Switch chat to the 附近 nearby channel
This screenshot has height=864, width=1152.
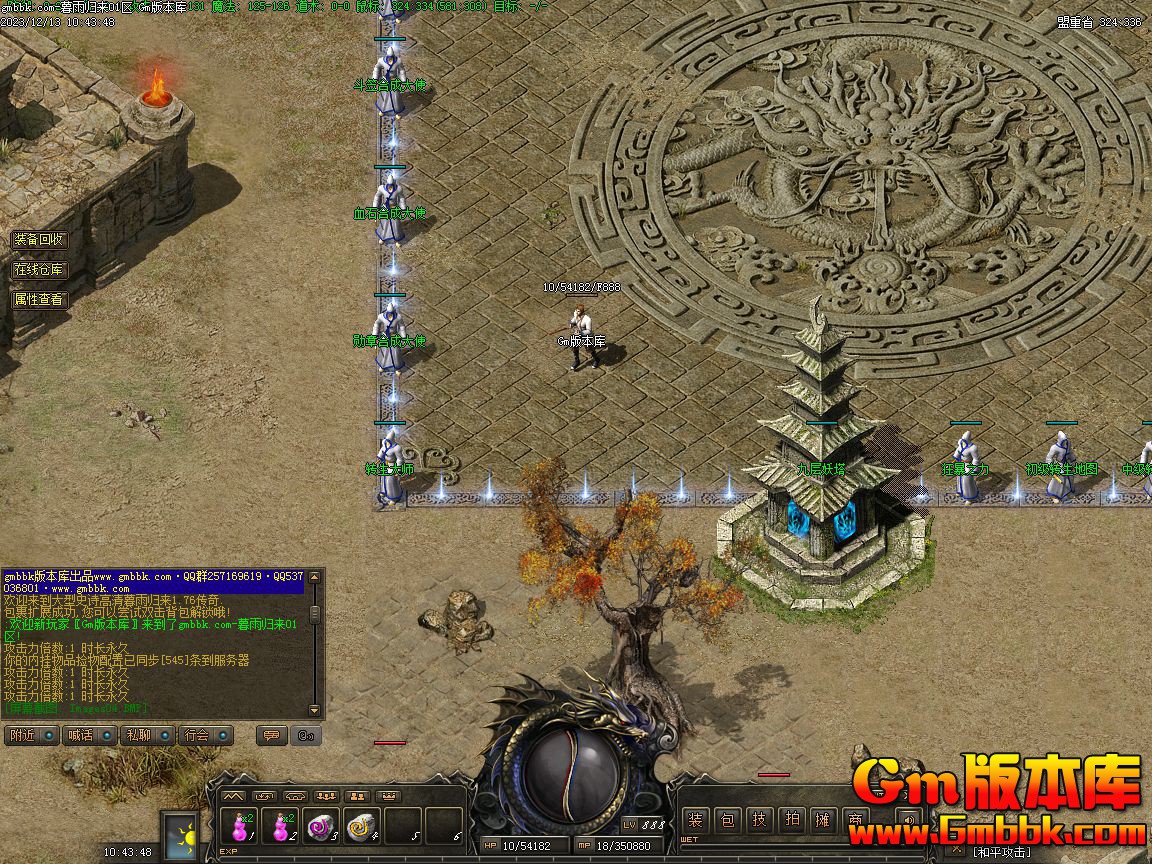click(30, 735)
